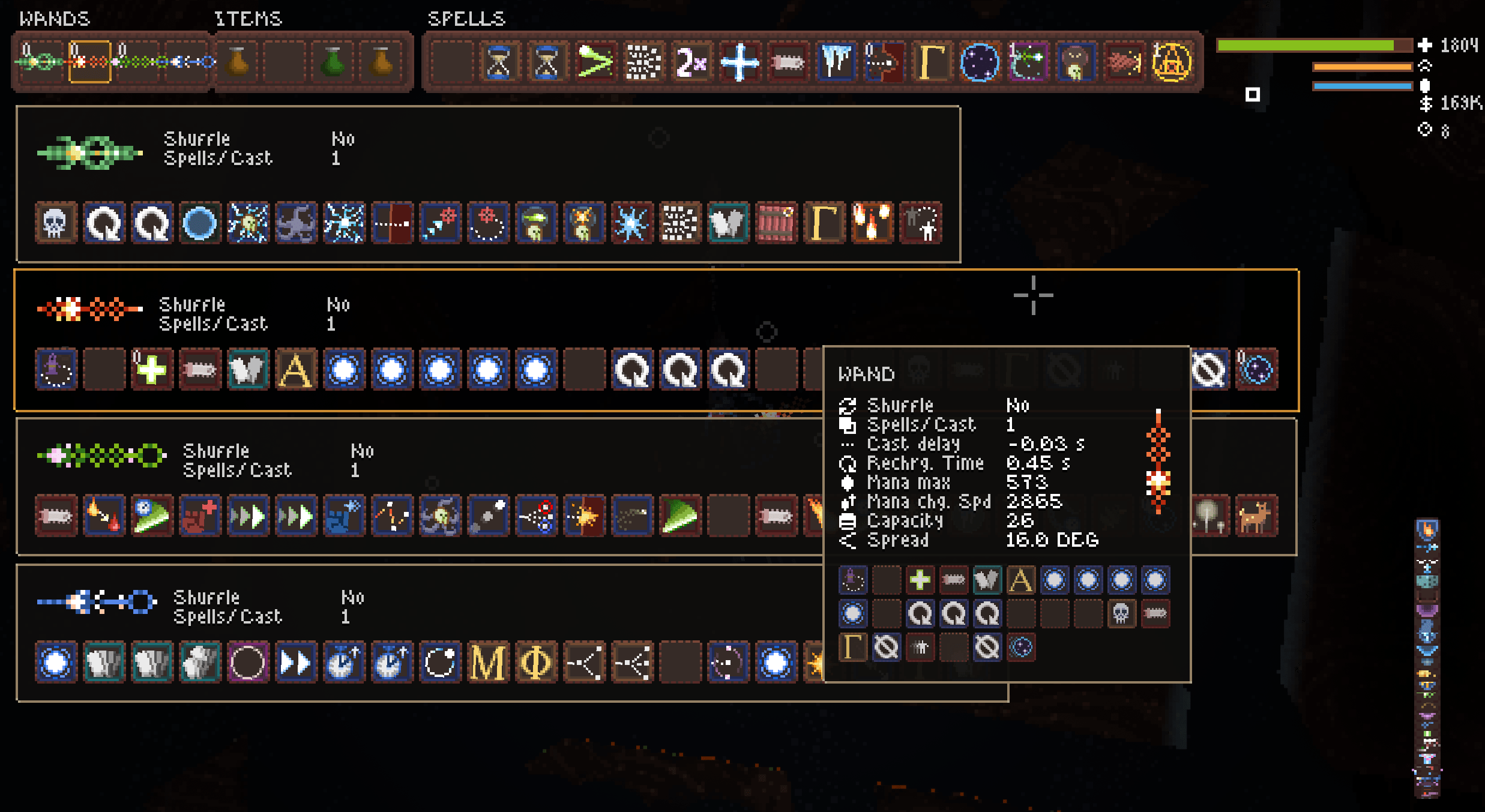
Task: Switch to the WANDS section header
Action: [54, 18]
